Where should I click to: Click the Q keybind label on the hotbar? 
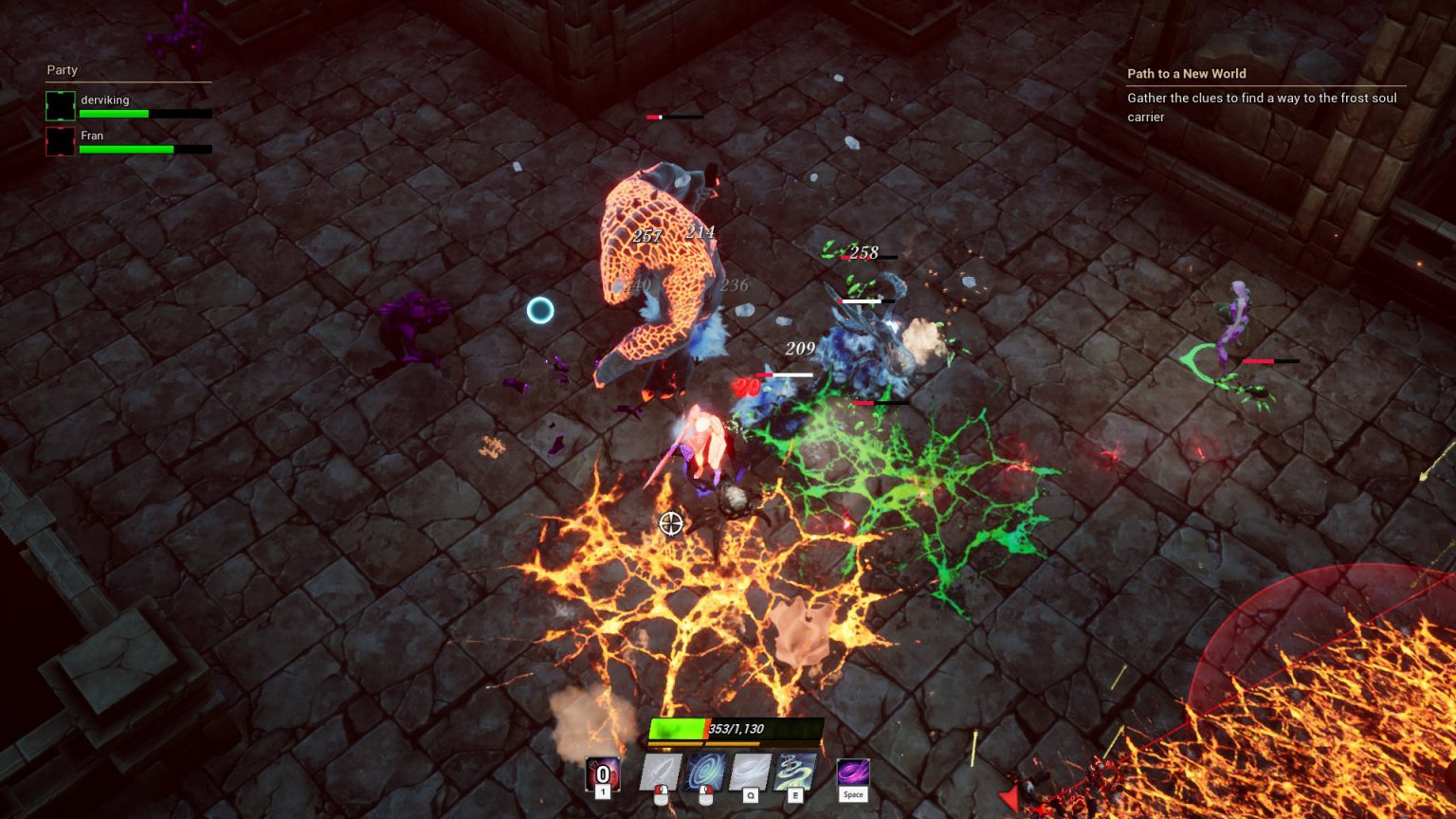click(752, 794)
